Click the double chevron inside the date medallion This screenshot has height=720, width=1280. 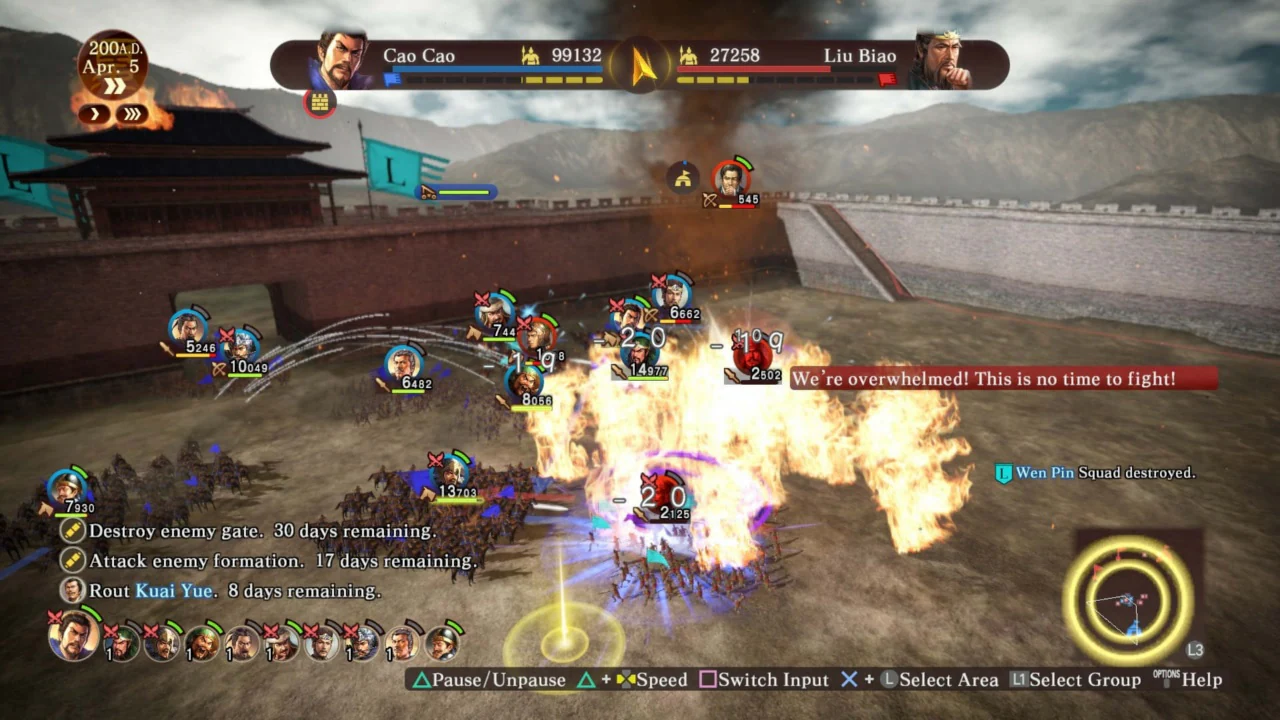pos(114,84)
